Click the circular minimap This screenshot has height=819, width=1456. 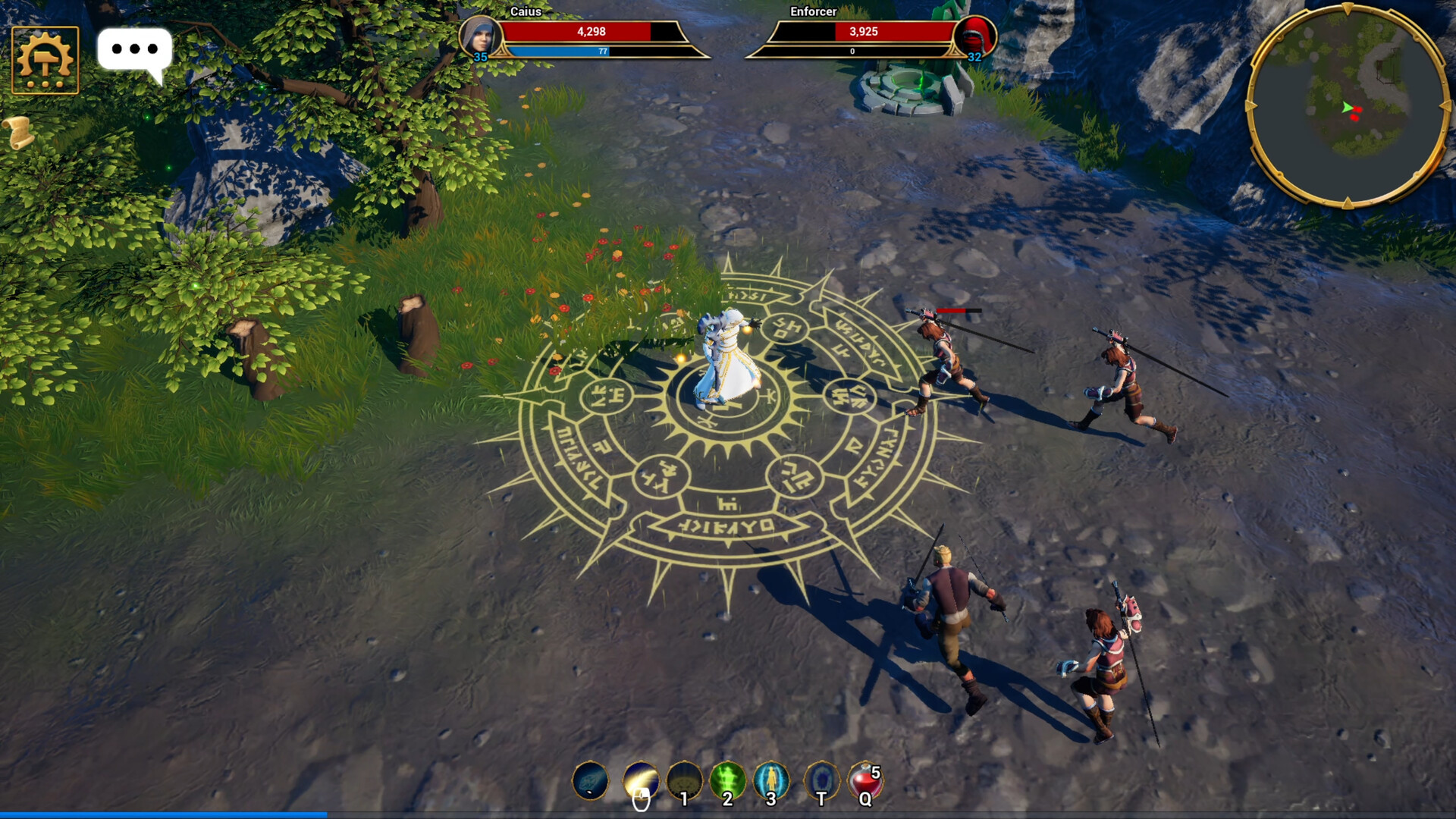click(x=1348, y=106)
